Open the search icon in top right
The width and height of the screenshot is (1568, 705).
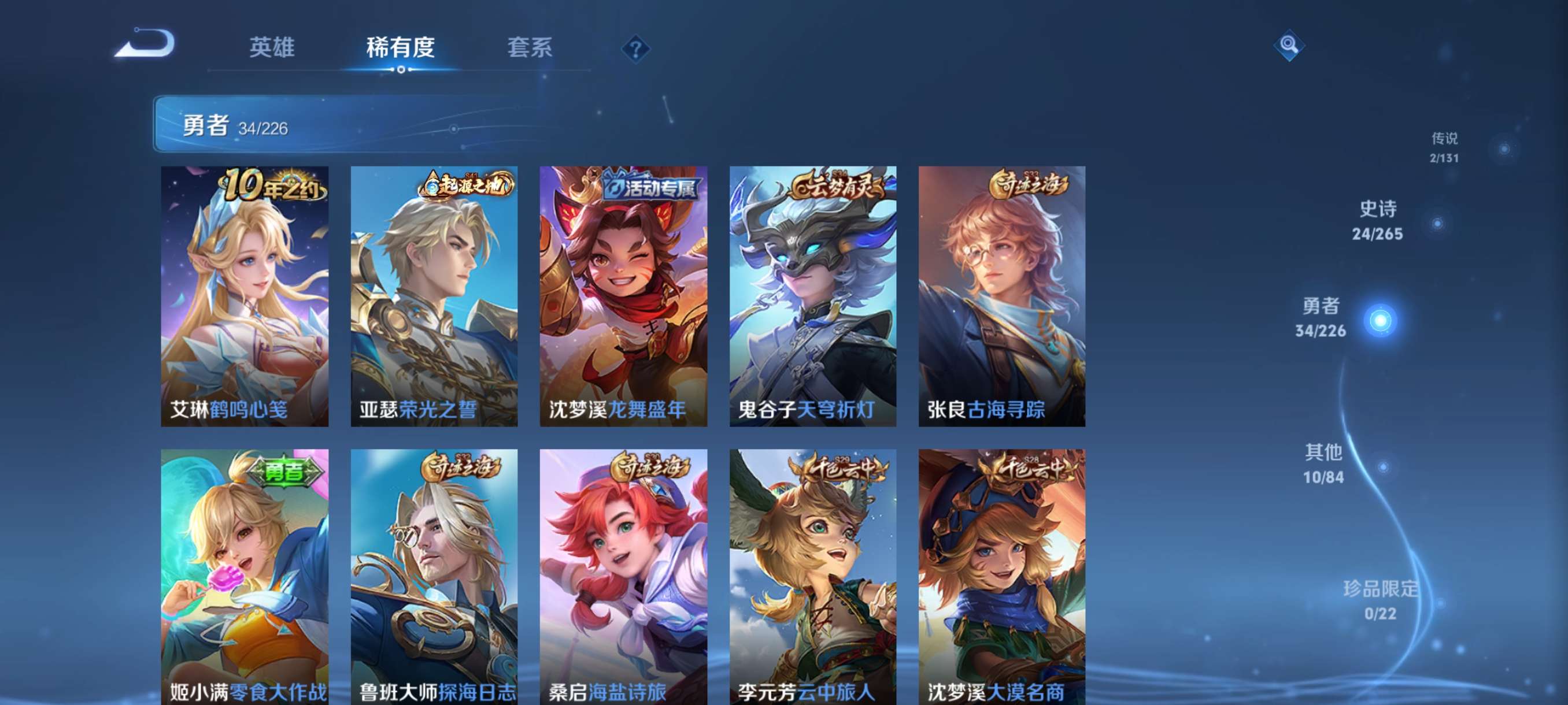point(1290,46)
